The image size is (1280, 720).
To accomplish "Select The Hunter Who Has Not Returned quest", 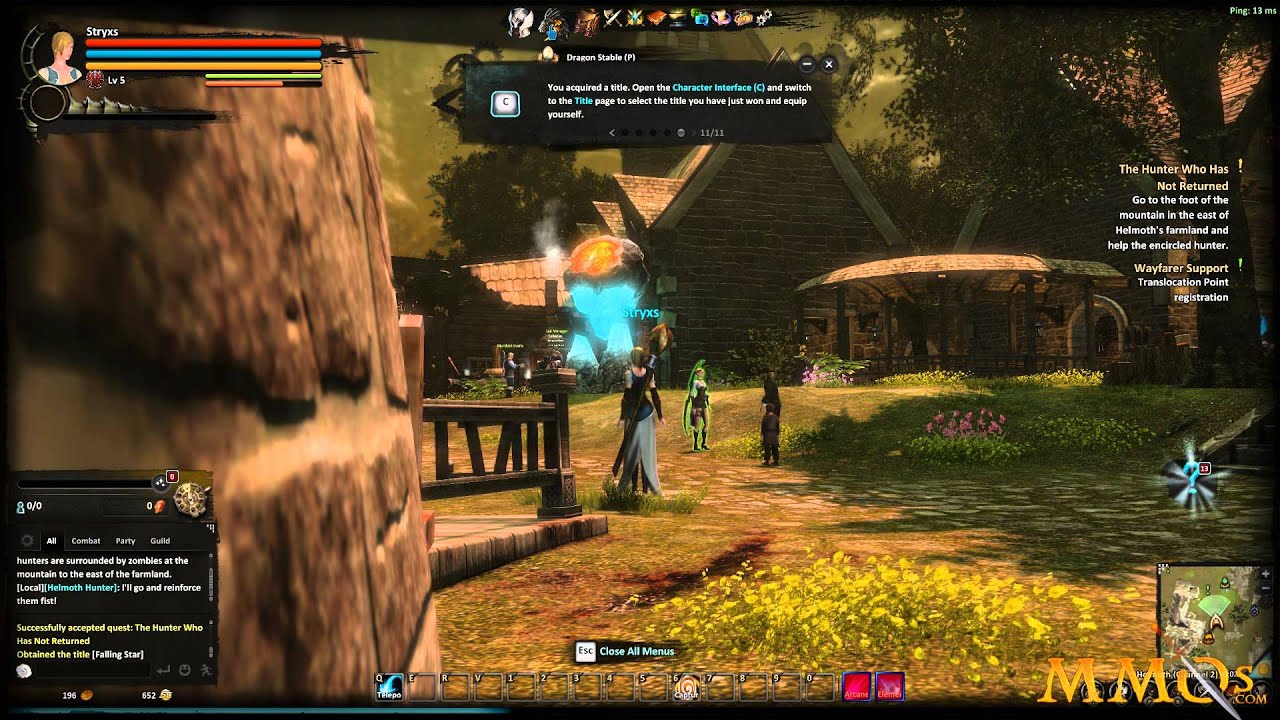I will [1173, 177].
